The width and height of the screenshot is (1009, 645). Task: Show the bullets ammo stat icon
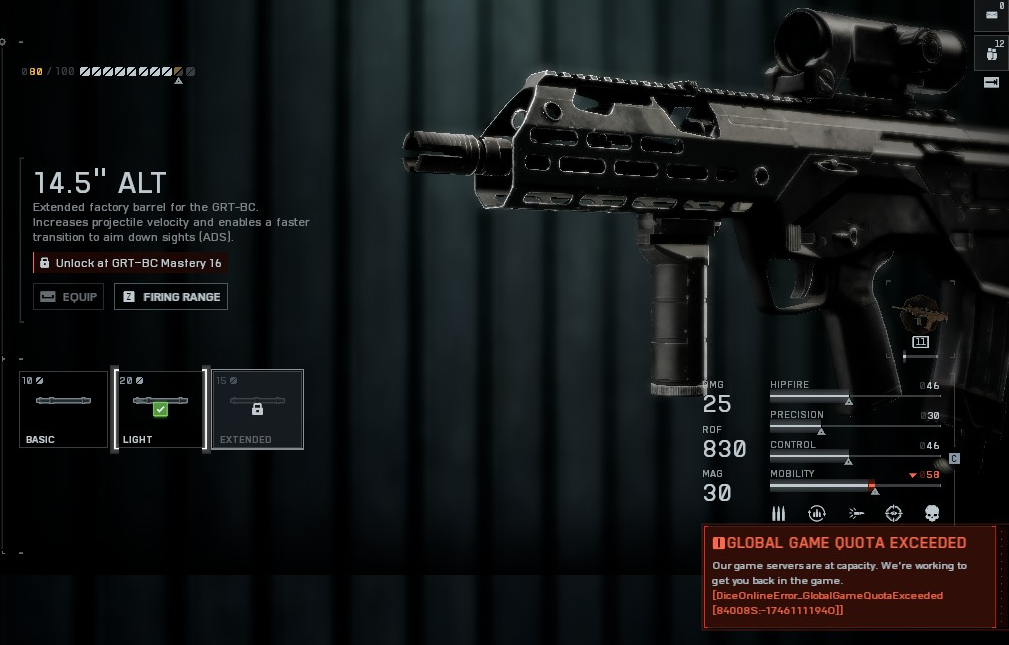click(779, 514)
